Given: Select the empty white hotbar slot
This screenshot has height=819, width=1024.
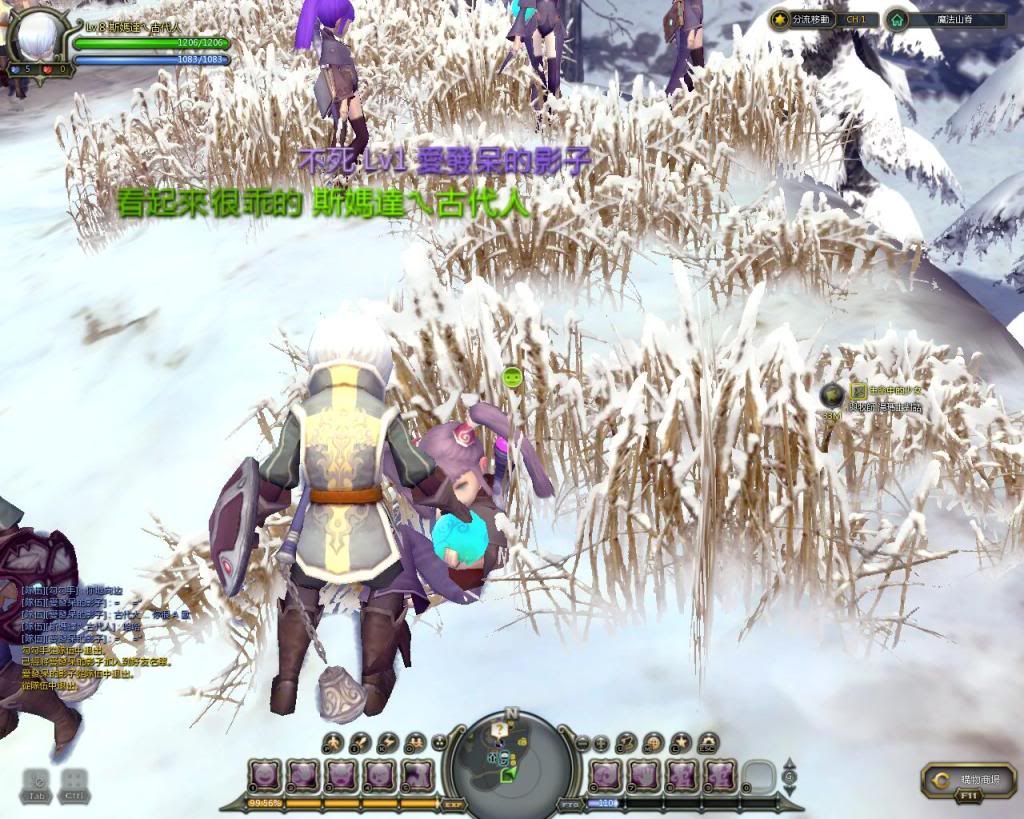Looking at the screenshot, I should [x=759, y=775].
